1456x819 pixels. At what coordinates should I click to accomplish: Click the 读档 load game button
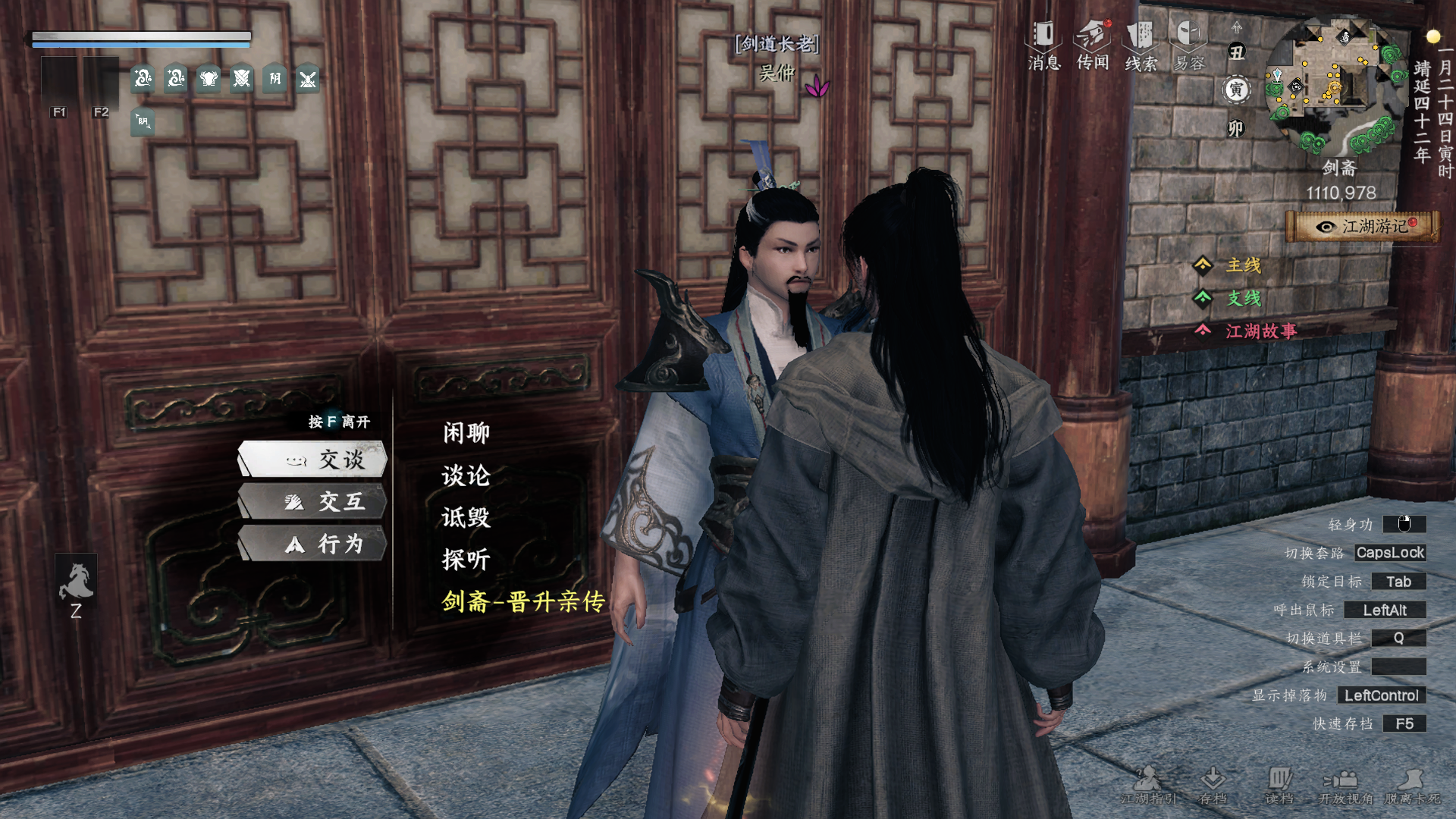[x=1279, y=785]
